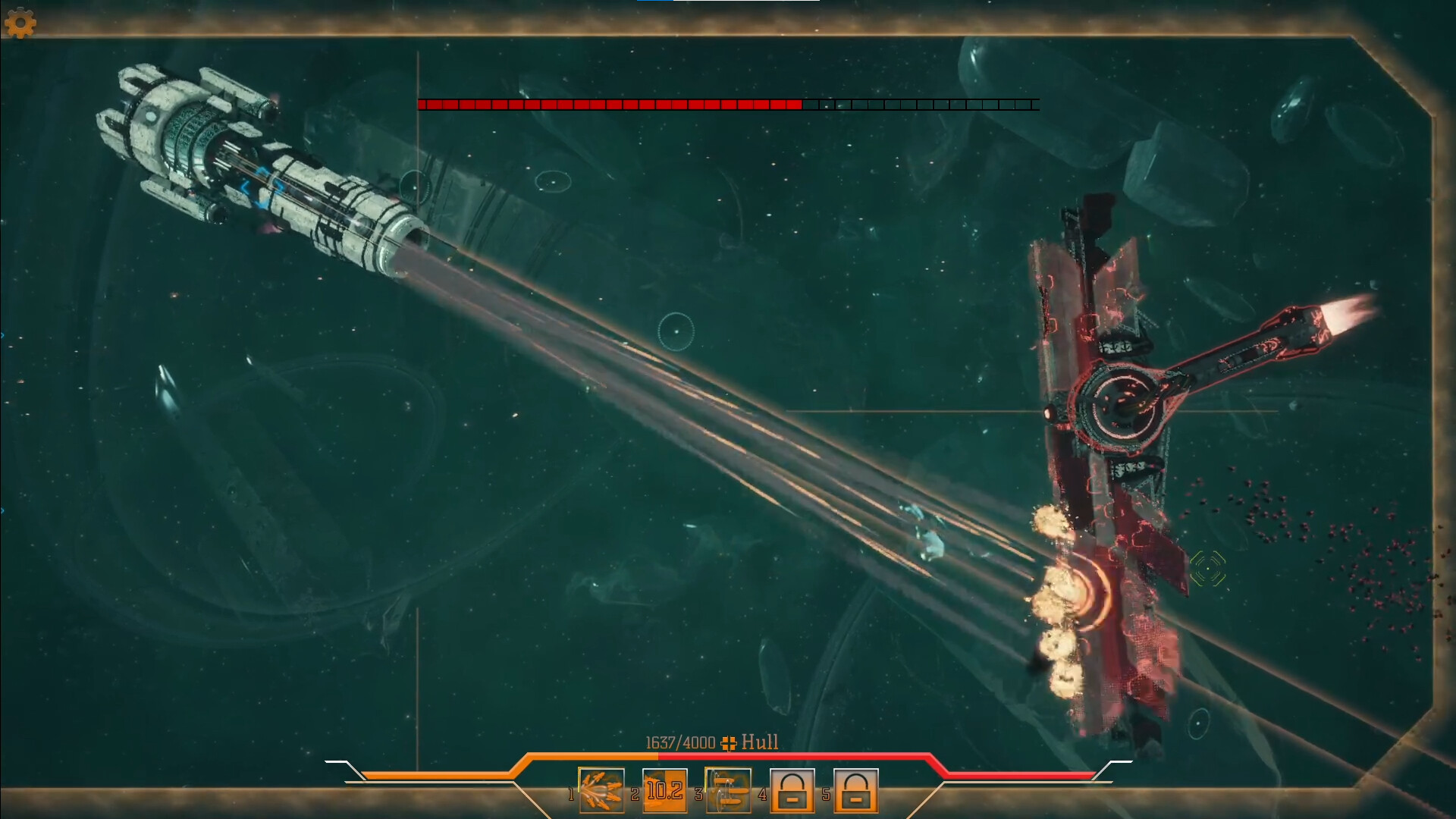The height and width of the screenshot is (819, 1456).
Task: Open the settings gear menu
Action: pos(21,23)
